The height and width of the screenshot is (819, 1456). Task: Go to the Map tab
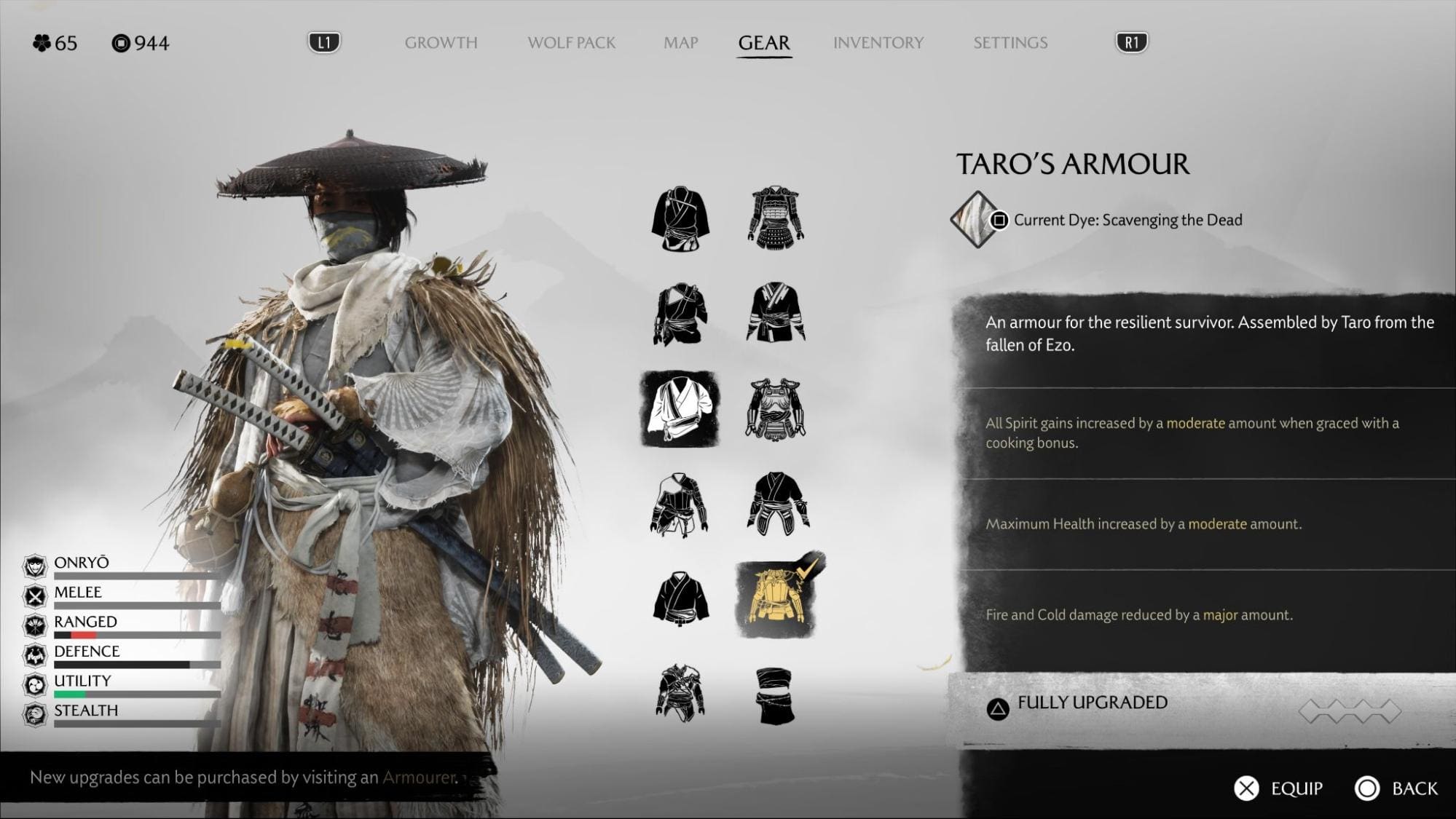coord(680,43)
